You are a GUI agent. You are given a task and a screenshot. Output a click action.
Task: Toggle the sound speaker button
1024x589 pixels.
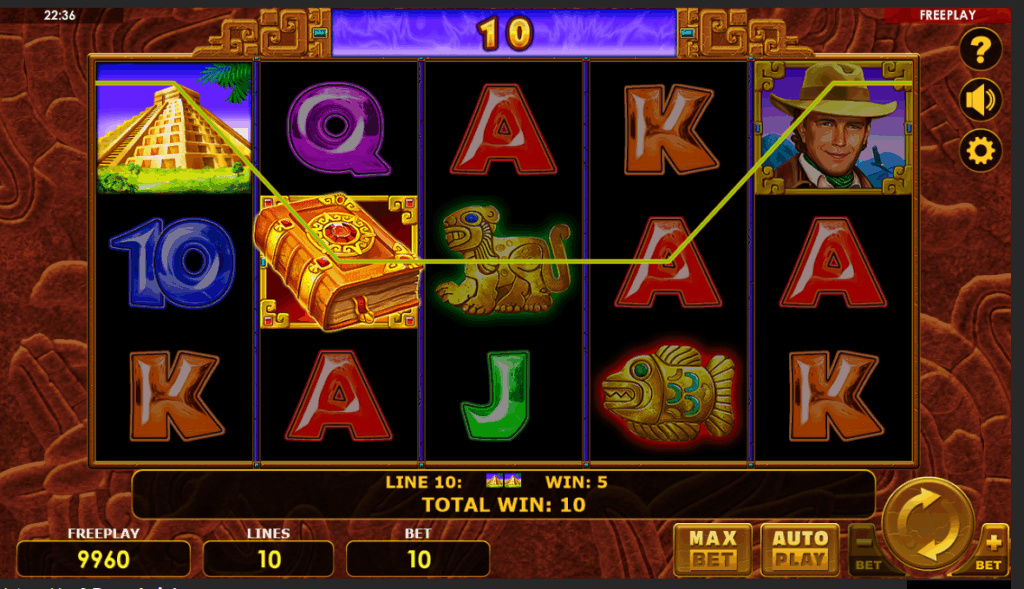click(x=980, y=100)
